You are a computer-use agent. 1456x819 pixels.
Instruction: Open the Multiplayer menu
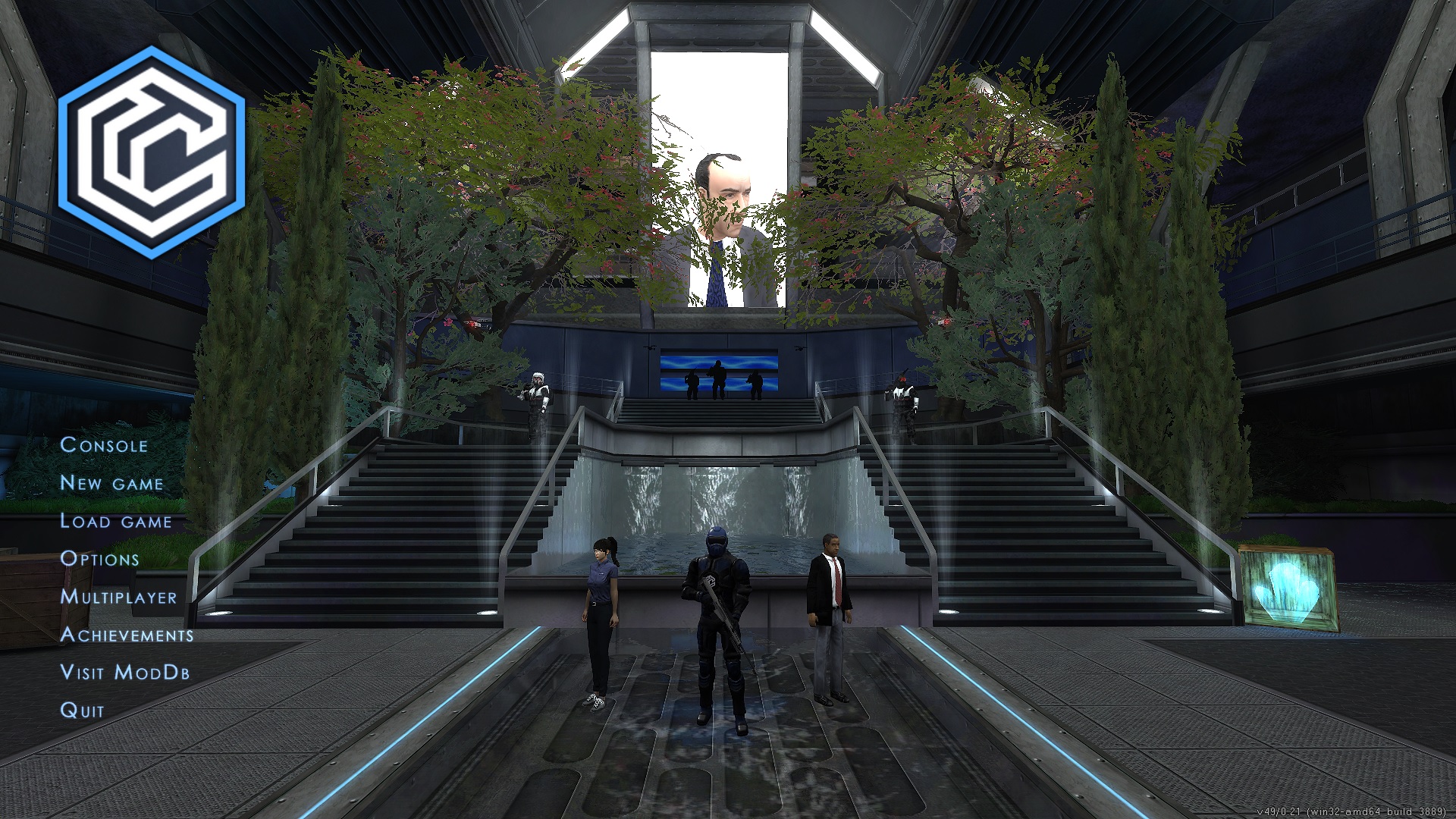click(118, 598)
